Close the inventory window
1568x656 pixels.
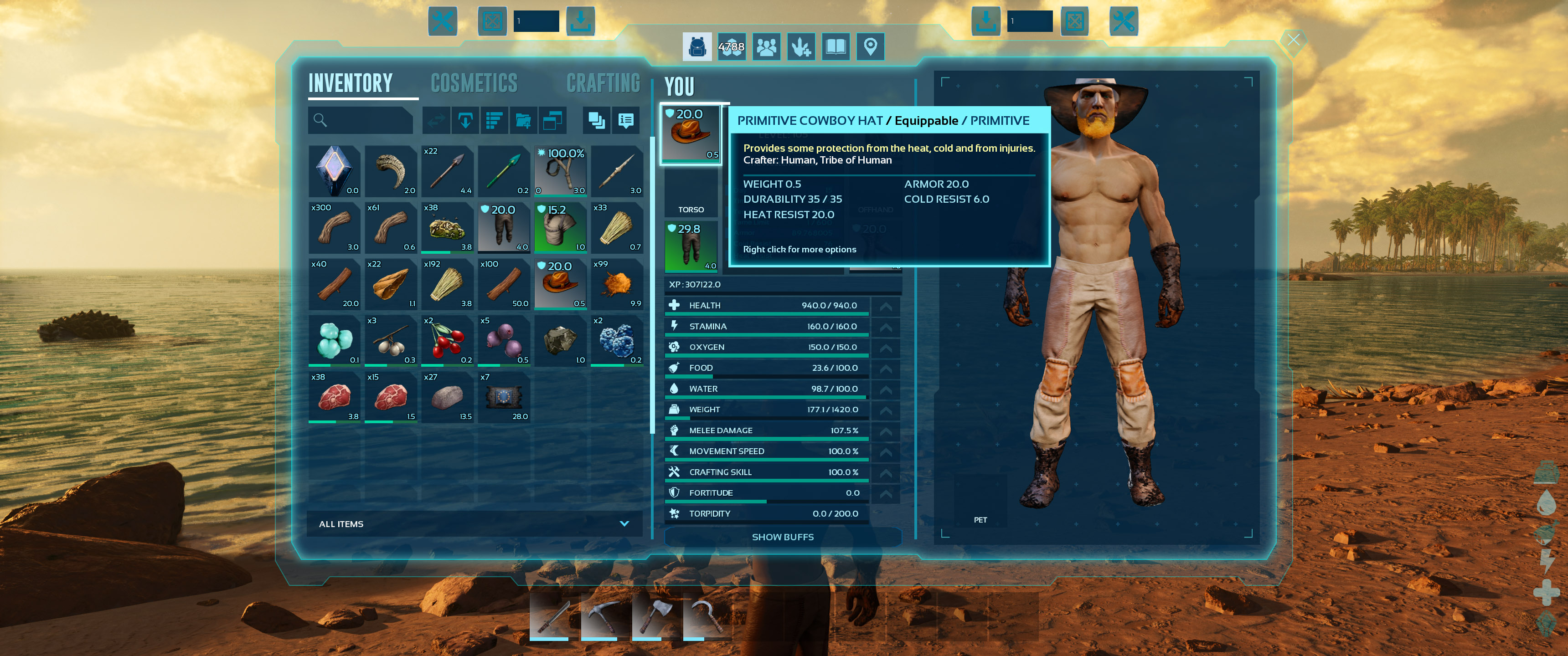click(x=1293, y=40)
